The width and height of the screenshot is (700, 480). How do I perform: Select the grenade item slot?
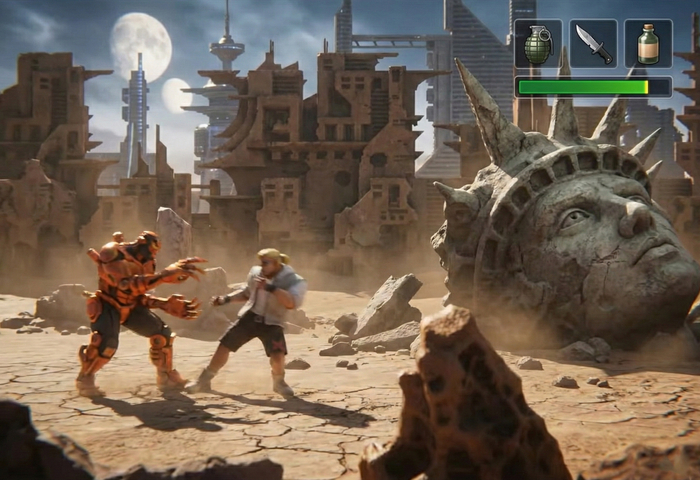pos(538,45)
